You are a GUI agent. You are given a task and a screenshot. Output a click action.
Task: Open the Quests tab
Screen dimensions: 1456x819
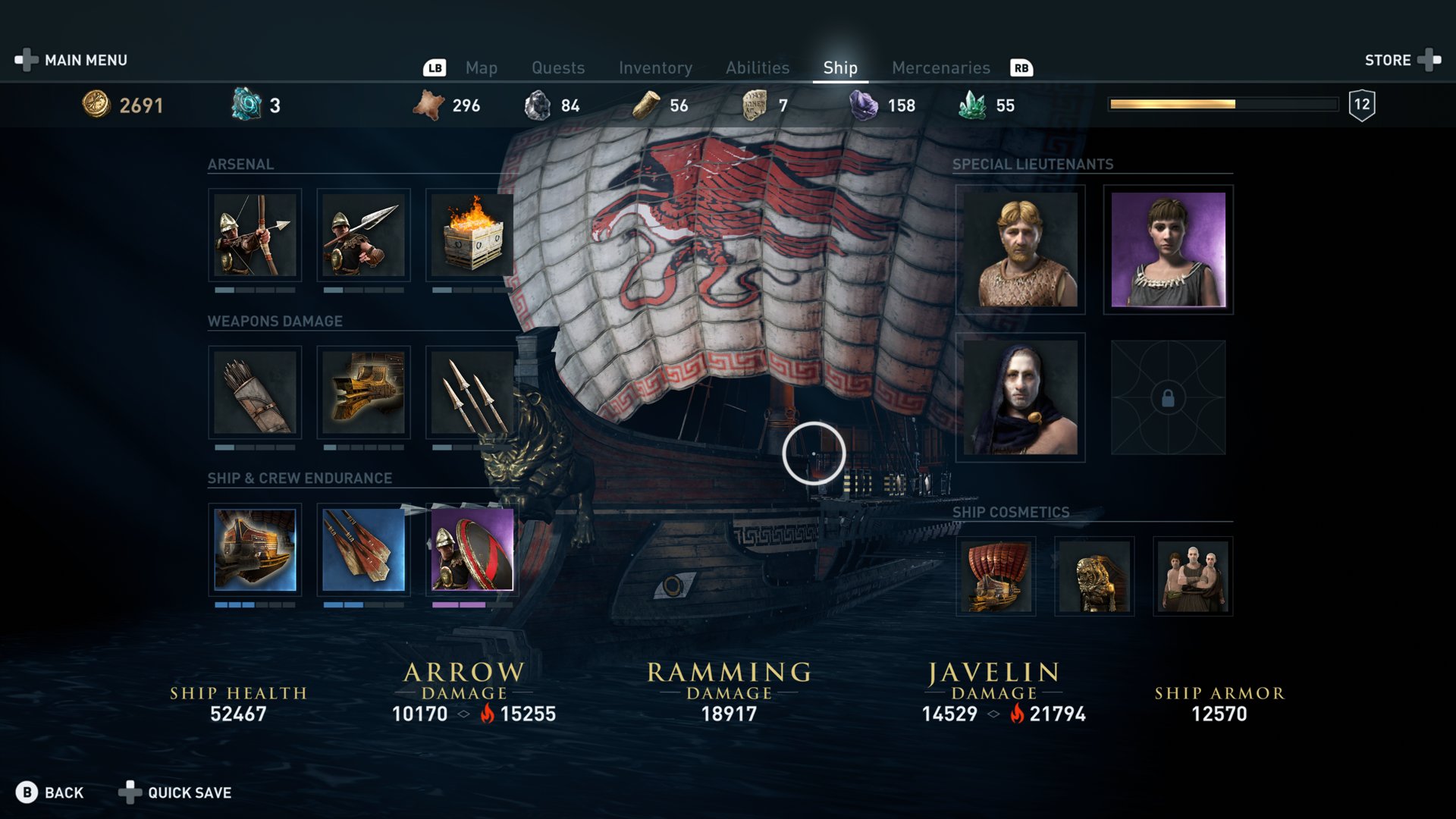click(x=558, y=68)
